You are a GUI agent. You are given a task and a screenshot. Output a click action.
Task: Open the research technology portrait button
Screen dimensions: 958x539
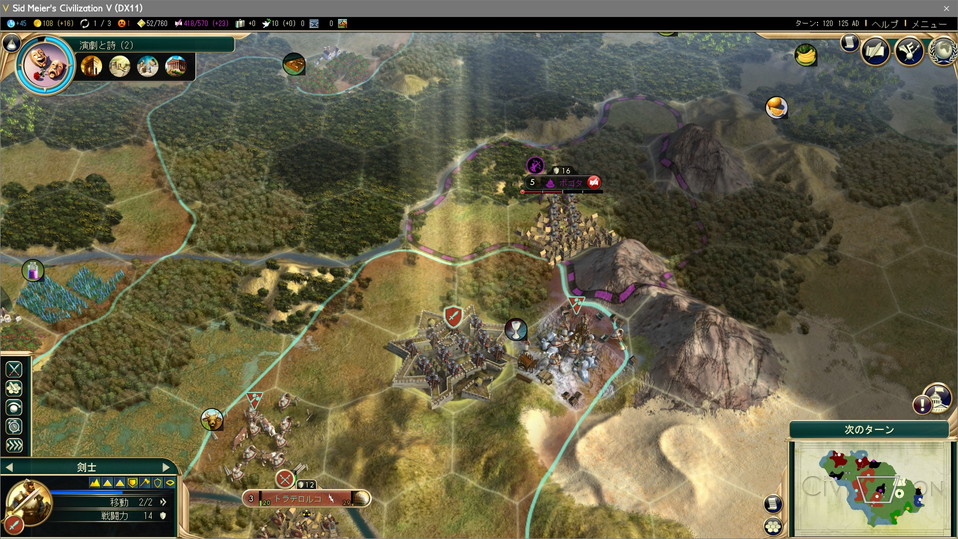(x=45, y=65)
